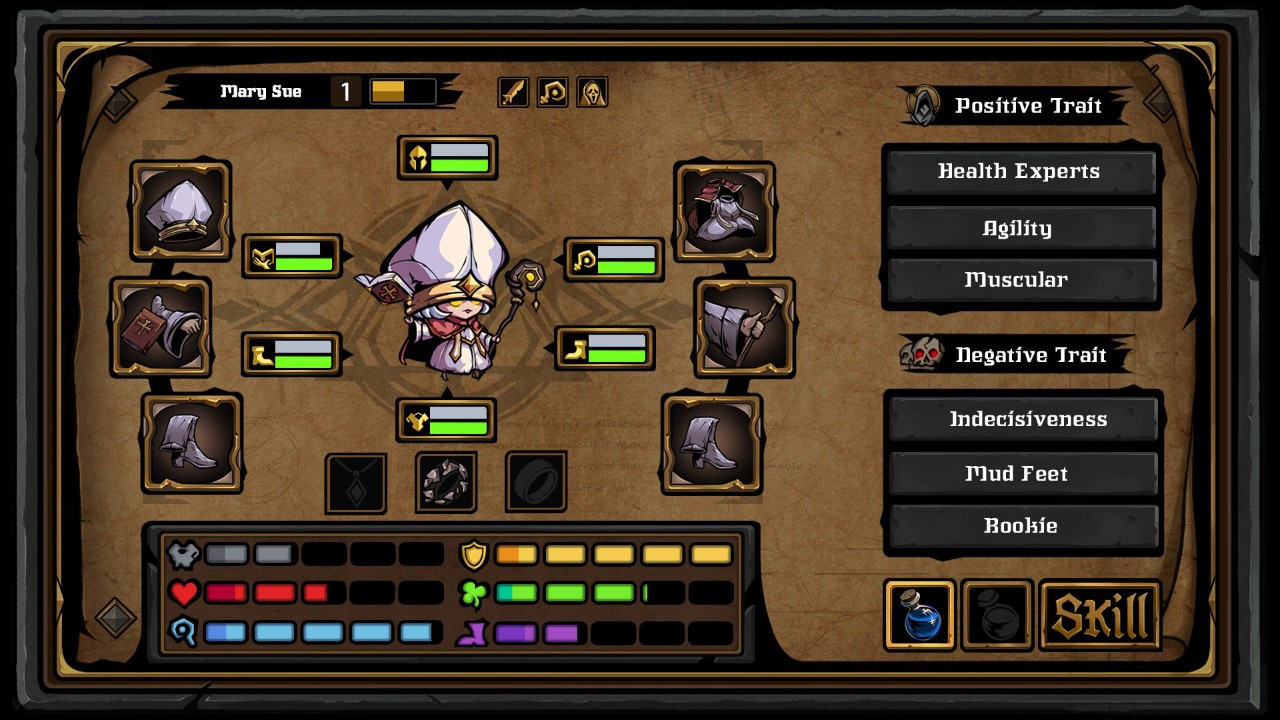Open the Skill menu
This screenshot has width=1280, height=720.
(x=1100, y=615)
